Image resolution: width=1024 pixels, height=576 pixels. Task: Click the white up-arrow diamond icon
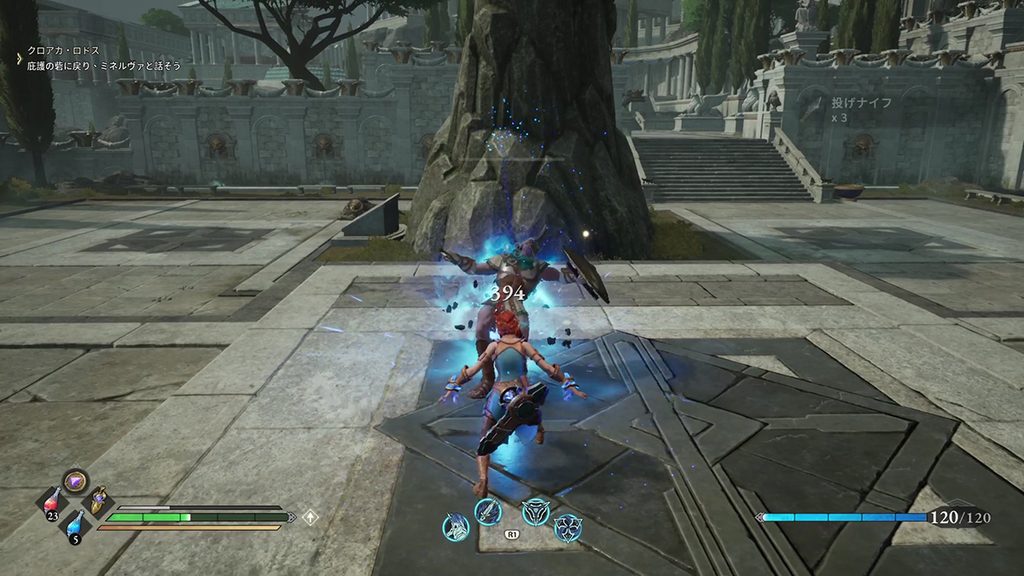pyautogui.click(x=311, y=517)
